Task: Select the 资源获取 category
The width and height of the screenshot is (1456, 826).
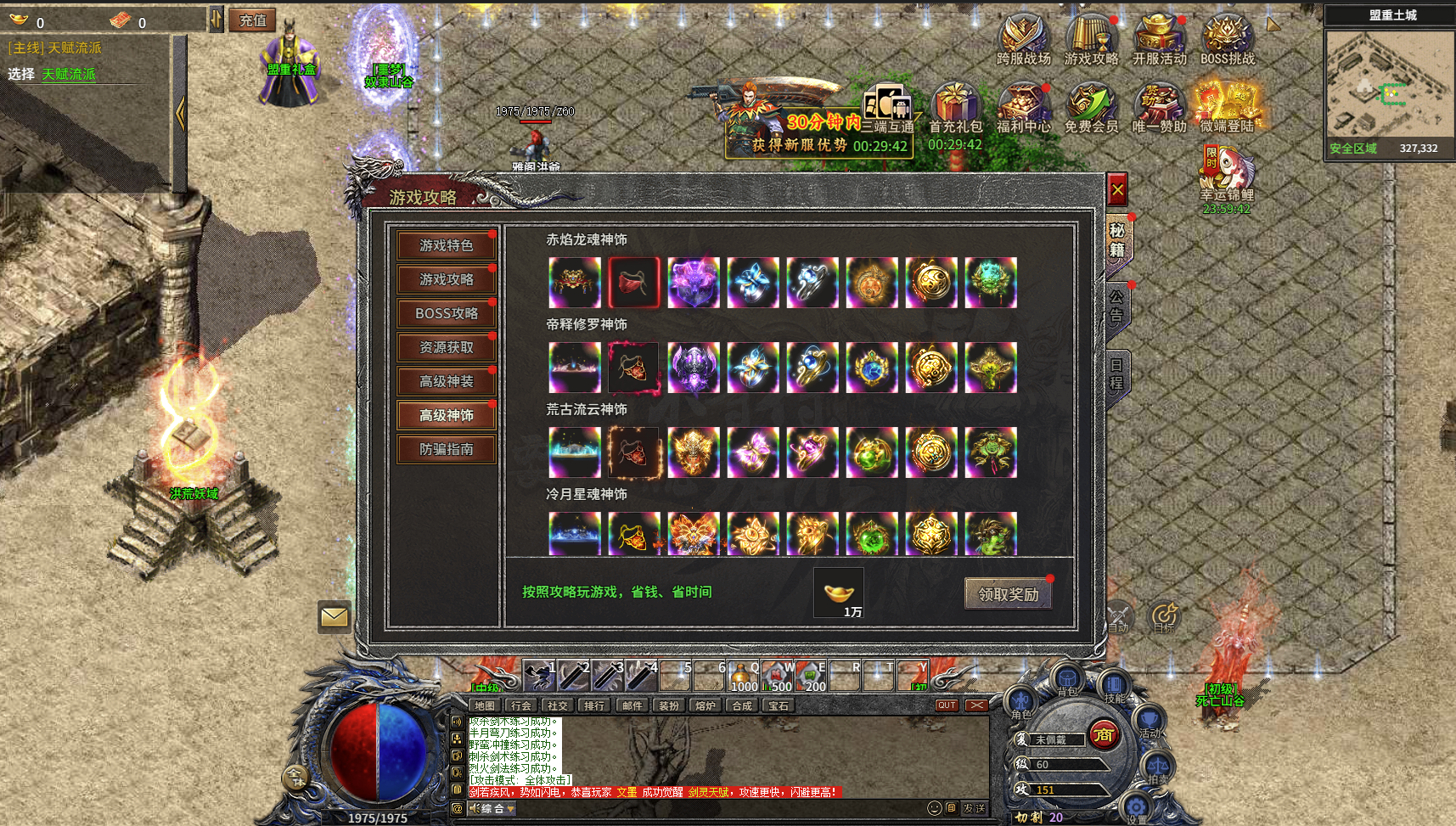Action: click(446, 347)
